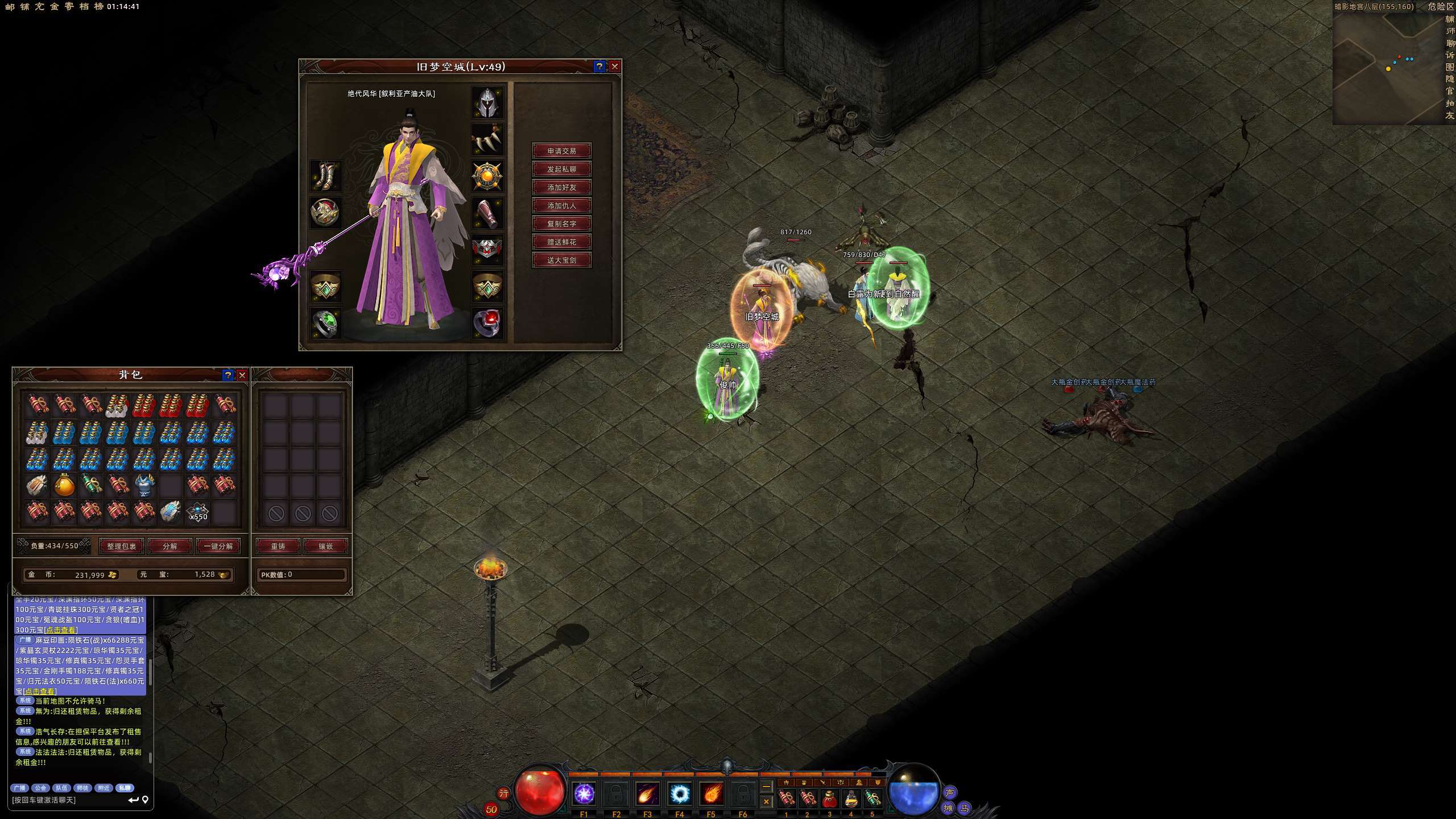Click 申请交易 to request a trade

pyautogui.click(x=561, y=151)
